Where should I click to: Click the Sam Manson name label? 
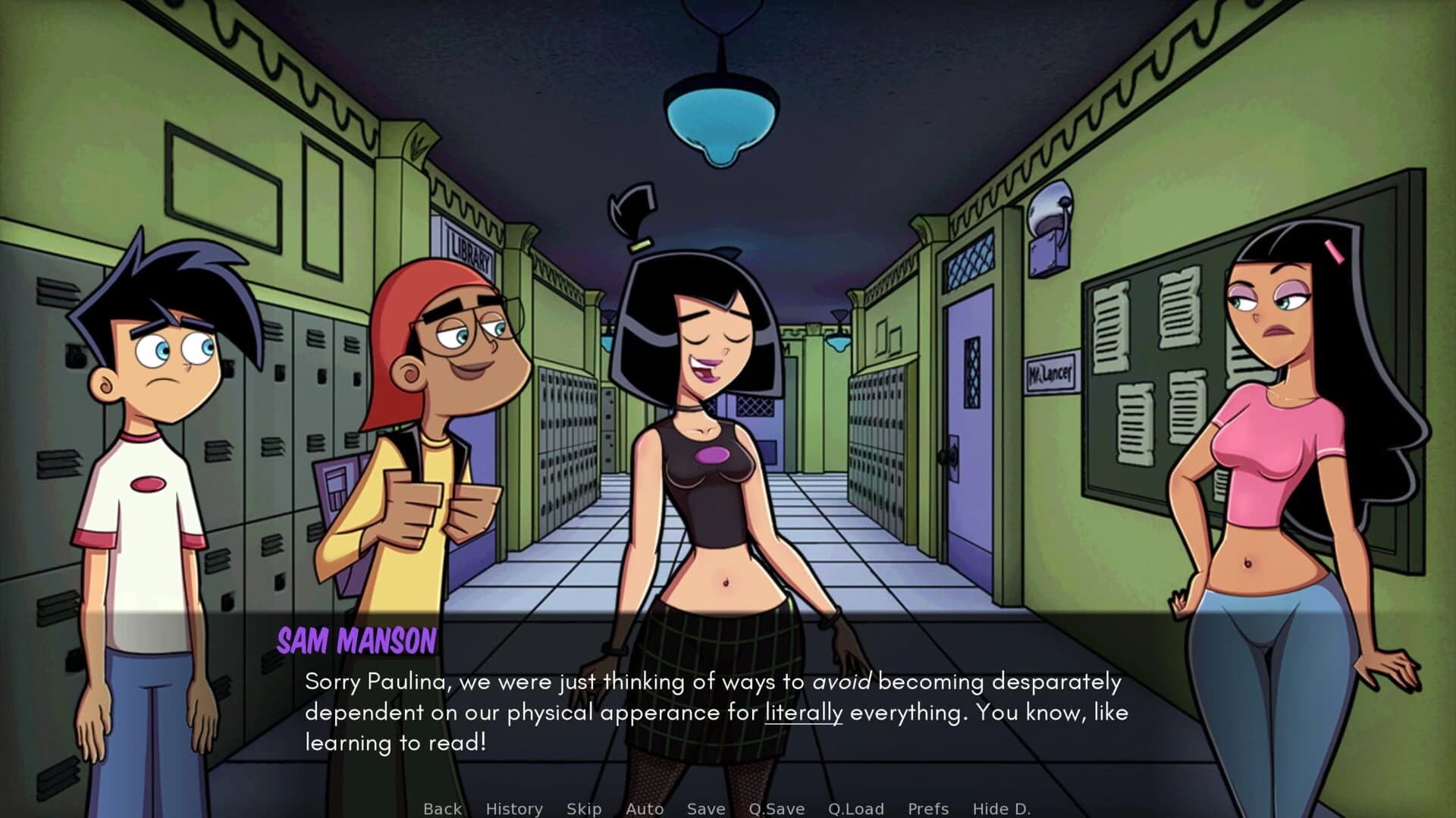(356, 641)
